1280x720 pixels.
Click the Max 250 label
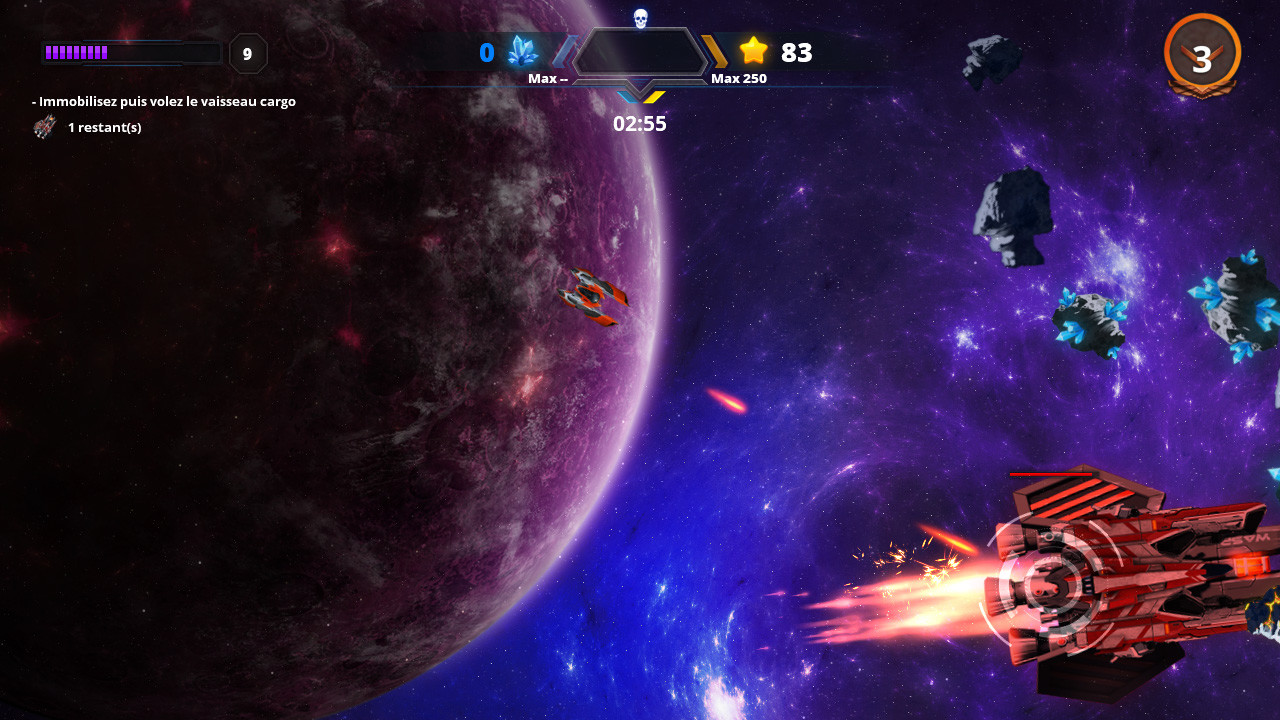(x=738, y=77)
